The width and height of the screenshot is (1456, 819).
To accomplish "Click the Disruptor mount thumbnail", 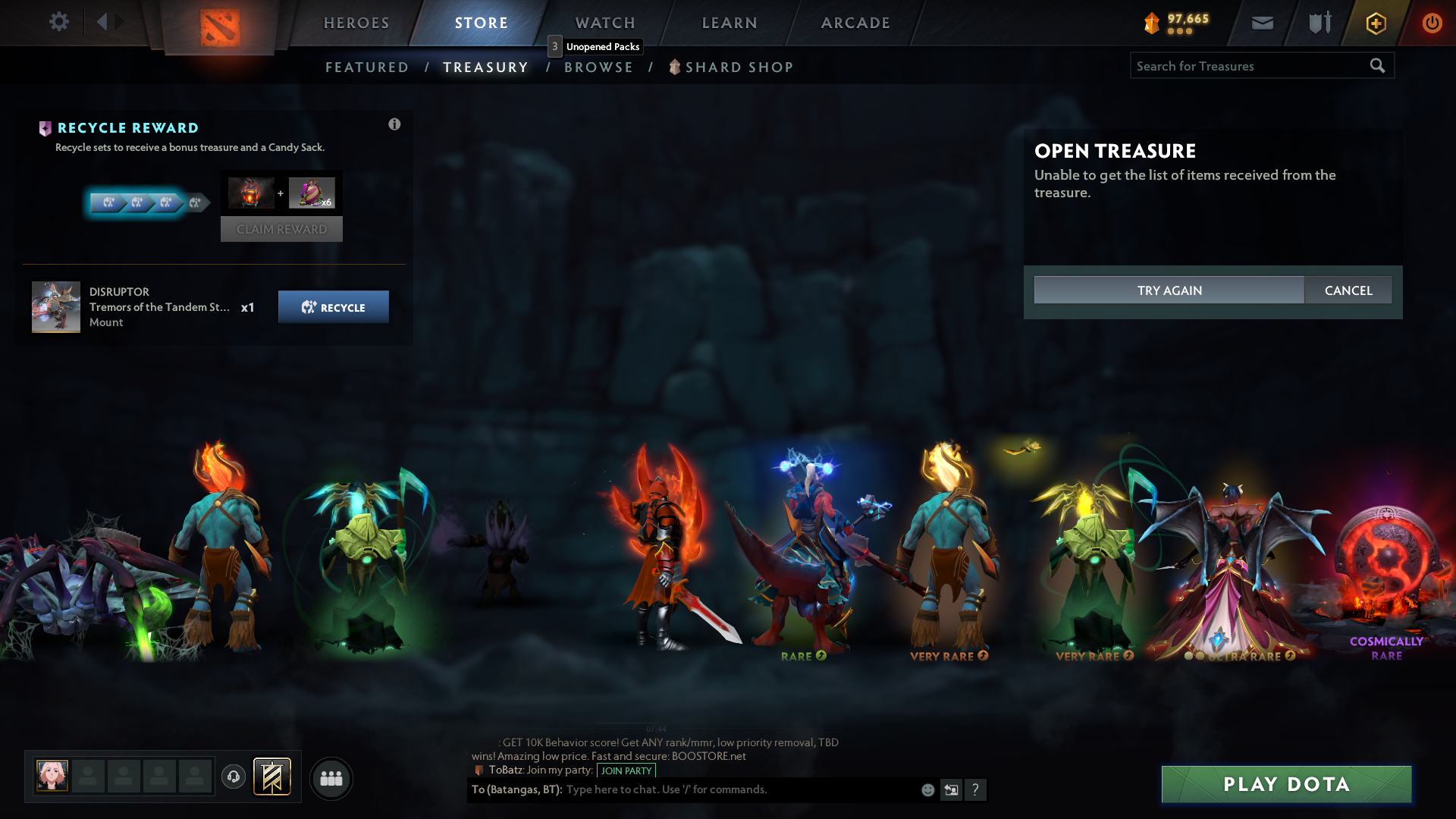I will point(56,306).
